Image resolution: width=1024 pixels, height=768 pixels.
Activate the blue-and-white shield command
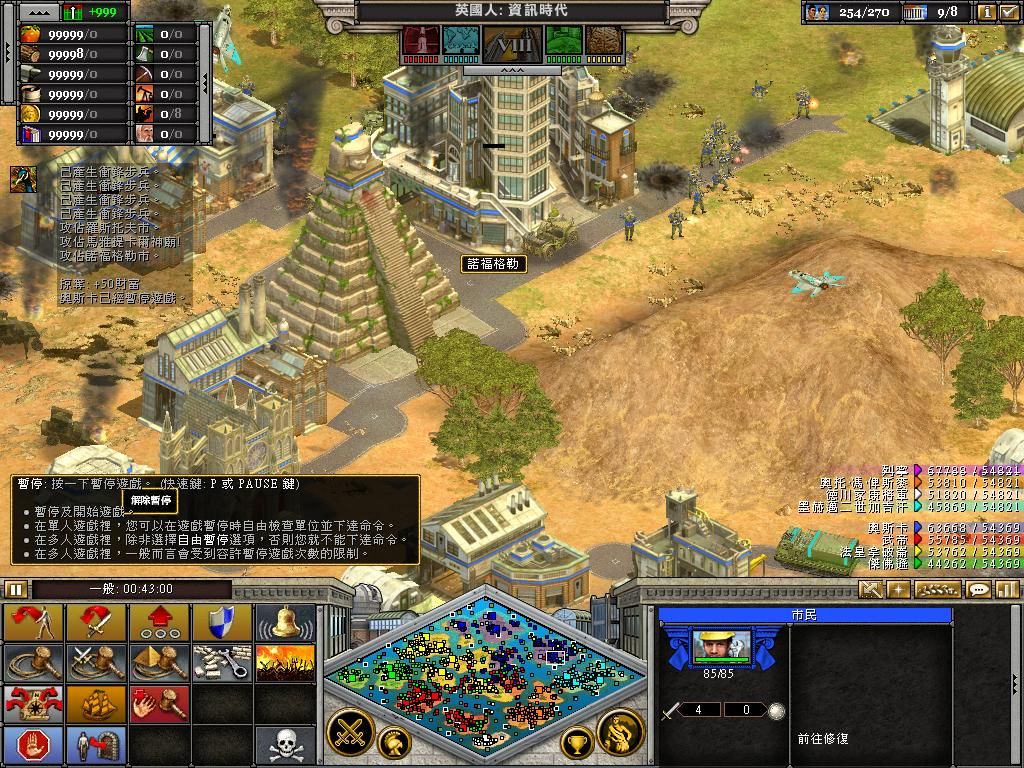pos(222,621)
